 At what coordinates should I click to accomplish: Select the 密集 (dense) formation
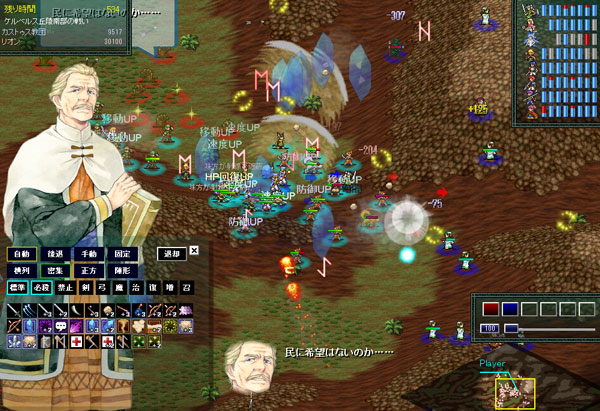(56, 270)
